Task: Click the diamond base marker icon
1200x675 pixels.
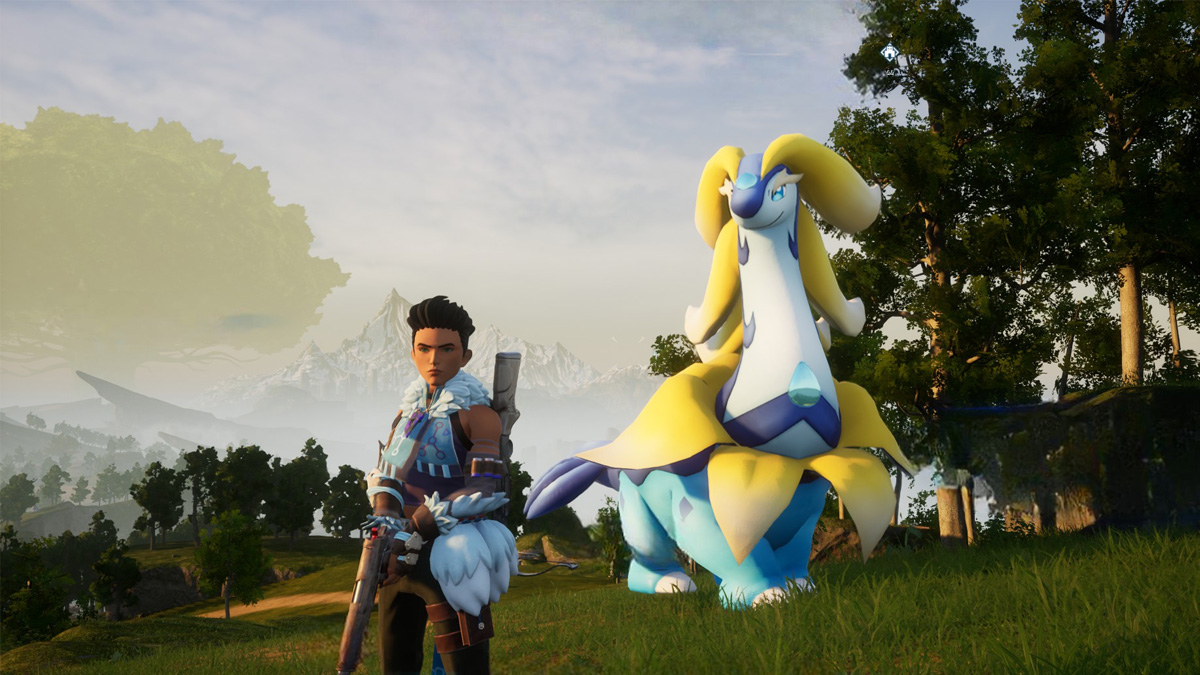Action: pyautogui.click(x=889, y=52)
